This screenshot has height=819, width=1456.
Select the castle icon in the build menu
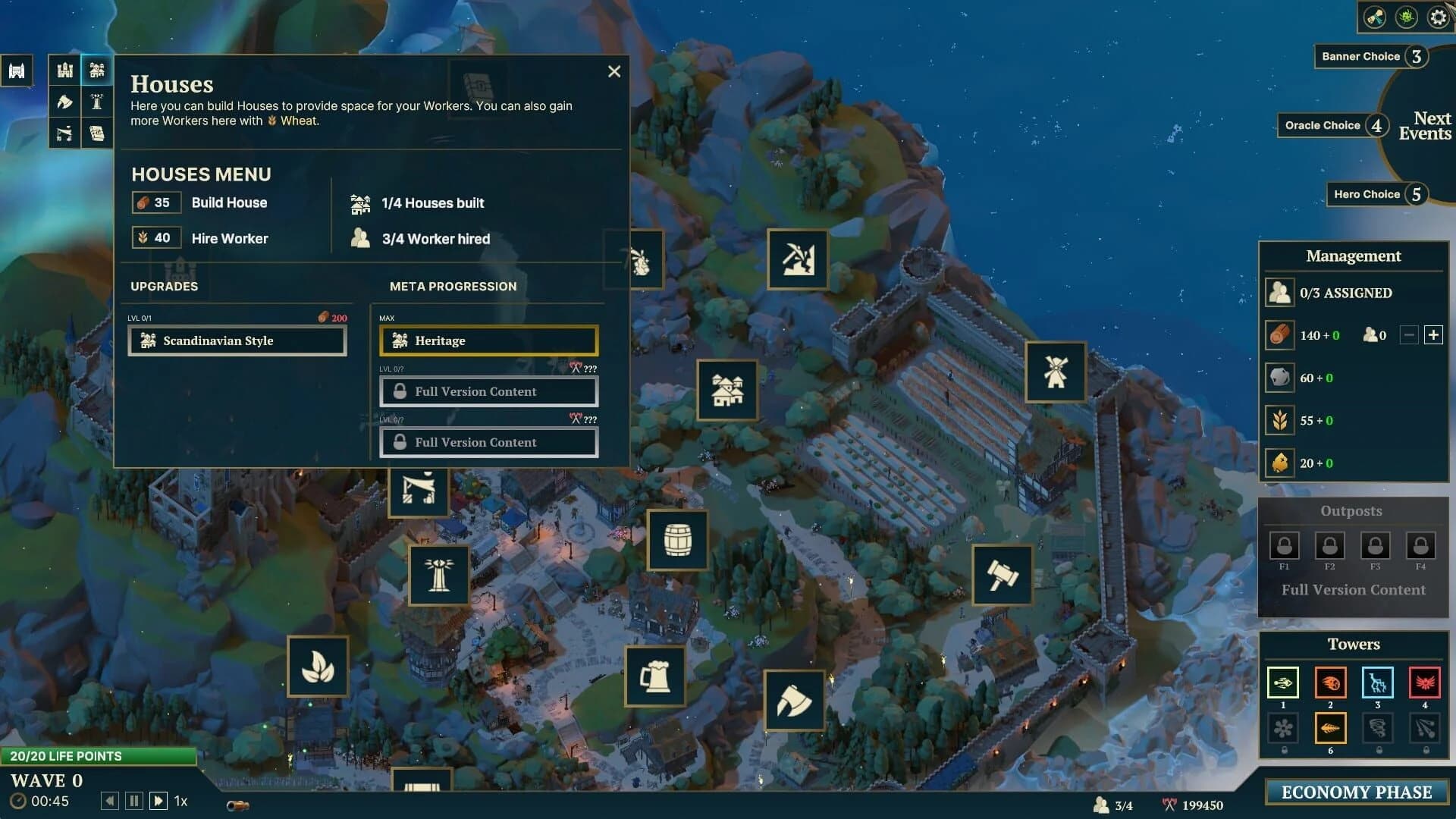(x=64, y=70)
